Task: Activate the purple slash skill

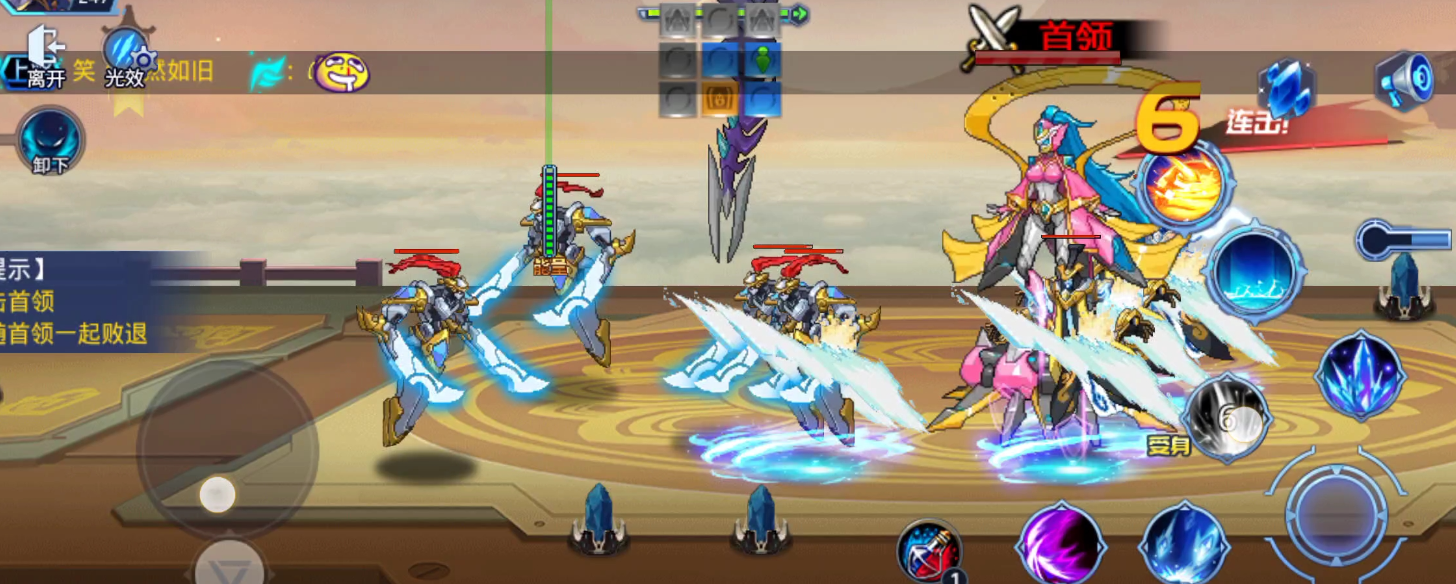Action: point(1061,546)
